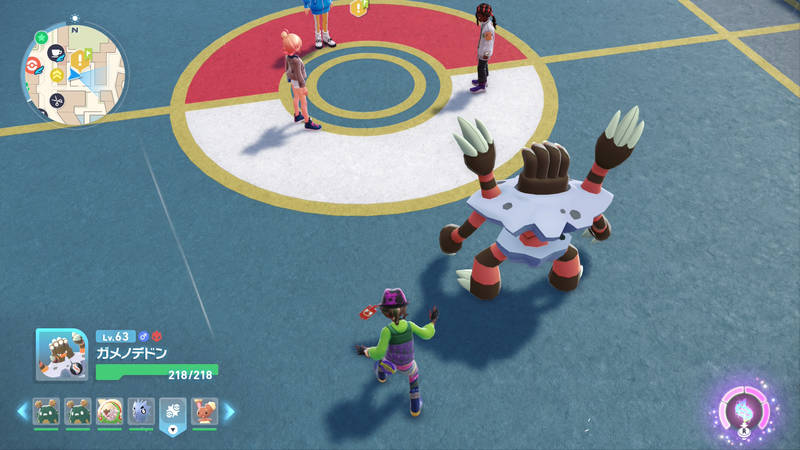Choose the blue Pokémon party slot
Image resolution: width=800 pixels, height=450 pixels.
(140, 410)
